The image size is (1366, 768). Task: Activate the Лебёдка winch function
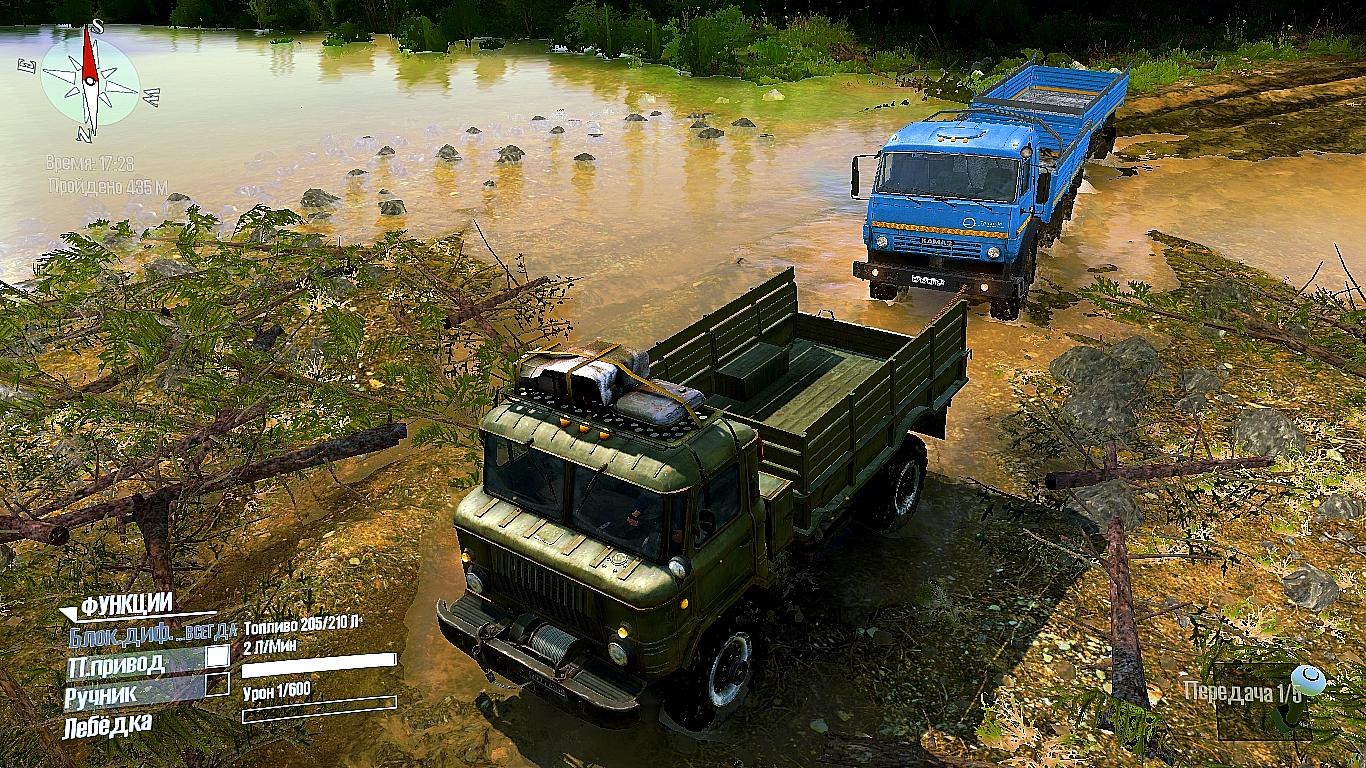pos(108,722)
